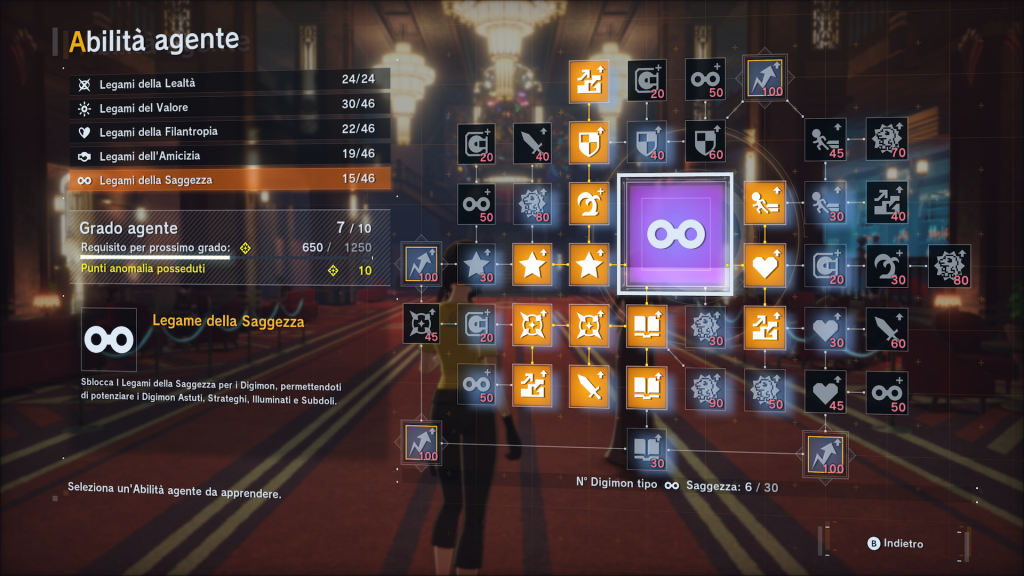The width and height of the screenshot is (1024, 576).
Task: Select the Legami del Valore row
Action: point(229,107)
